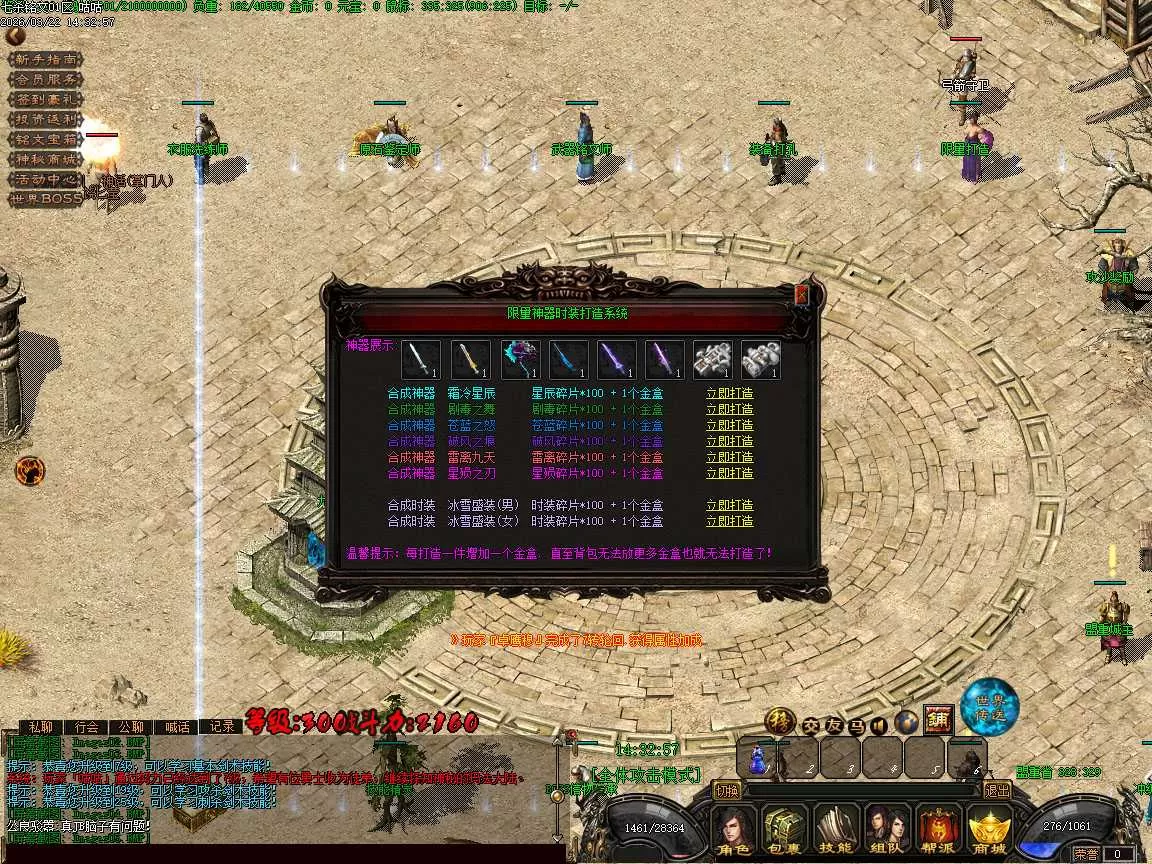Viewport: 1152px width, 864px height.
Task: Open the 技能 skills panel
Action: (834, 832)
